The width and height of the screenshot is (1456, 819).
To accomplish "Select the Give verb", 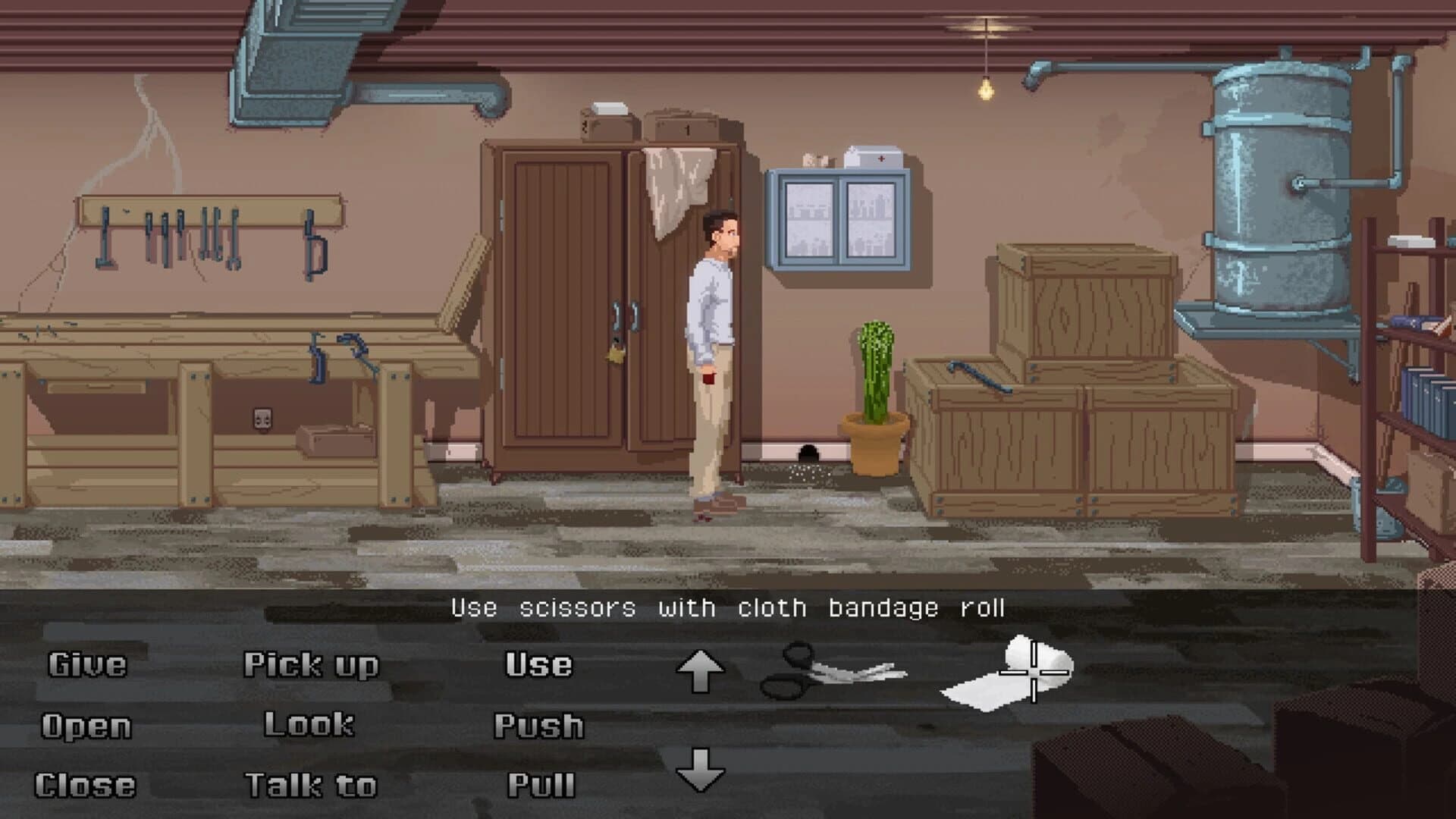I will coord(87,666).
